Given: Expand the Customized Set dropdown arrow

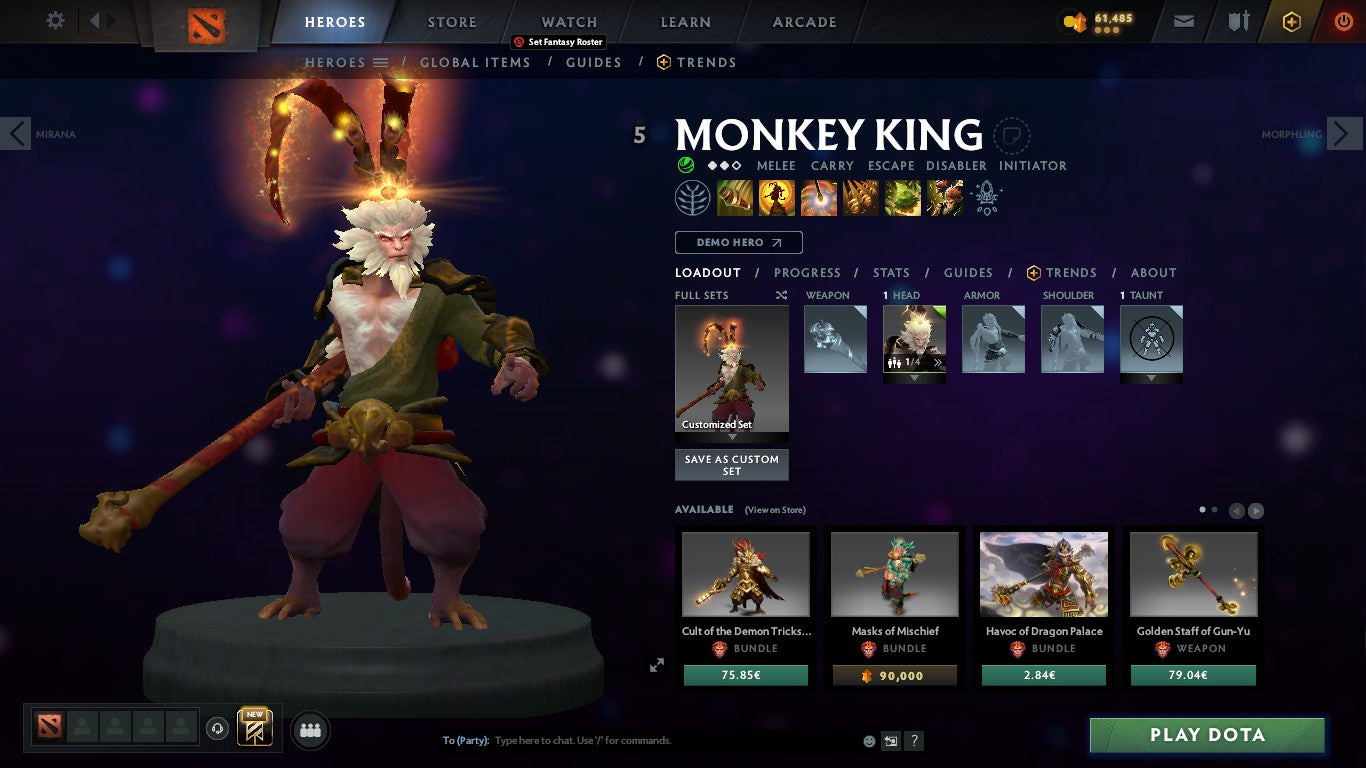Looking at the screenshot, I should coord(731,437).
